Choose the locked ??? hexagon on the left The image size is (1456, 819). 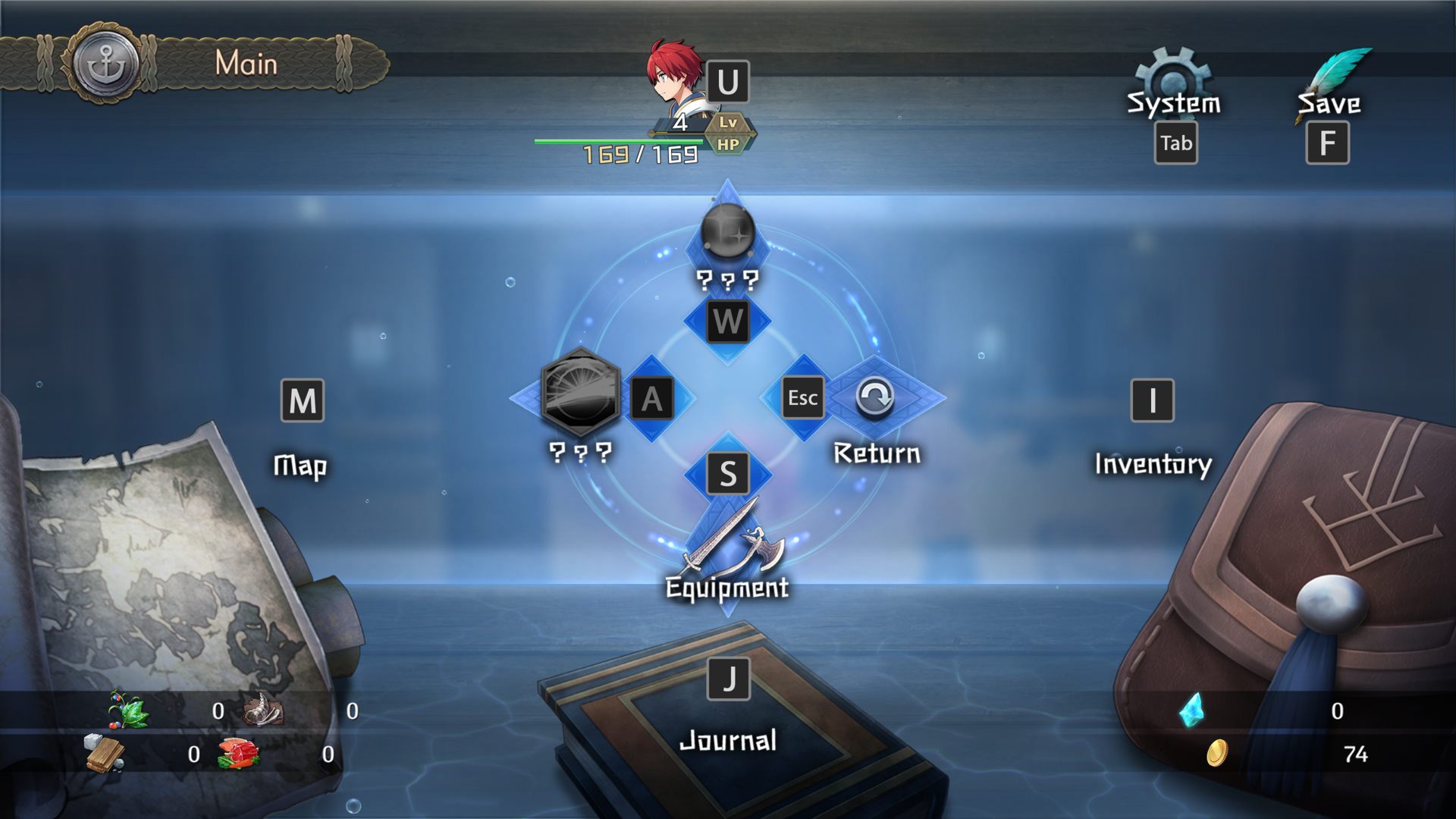[581, 393]
